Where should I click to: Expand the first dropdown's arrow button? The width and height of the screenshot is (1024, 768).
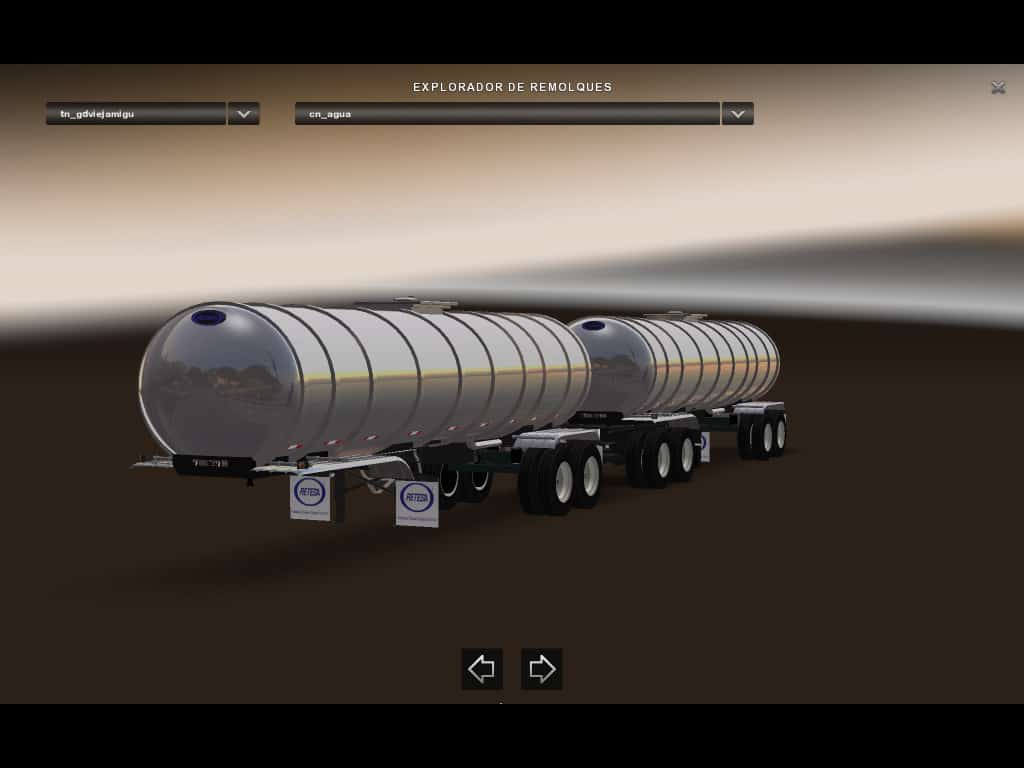(243, 114)
